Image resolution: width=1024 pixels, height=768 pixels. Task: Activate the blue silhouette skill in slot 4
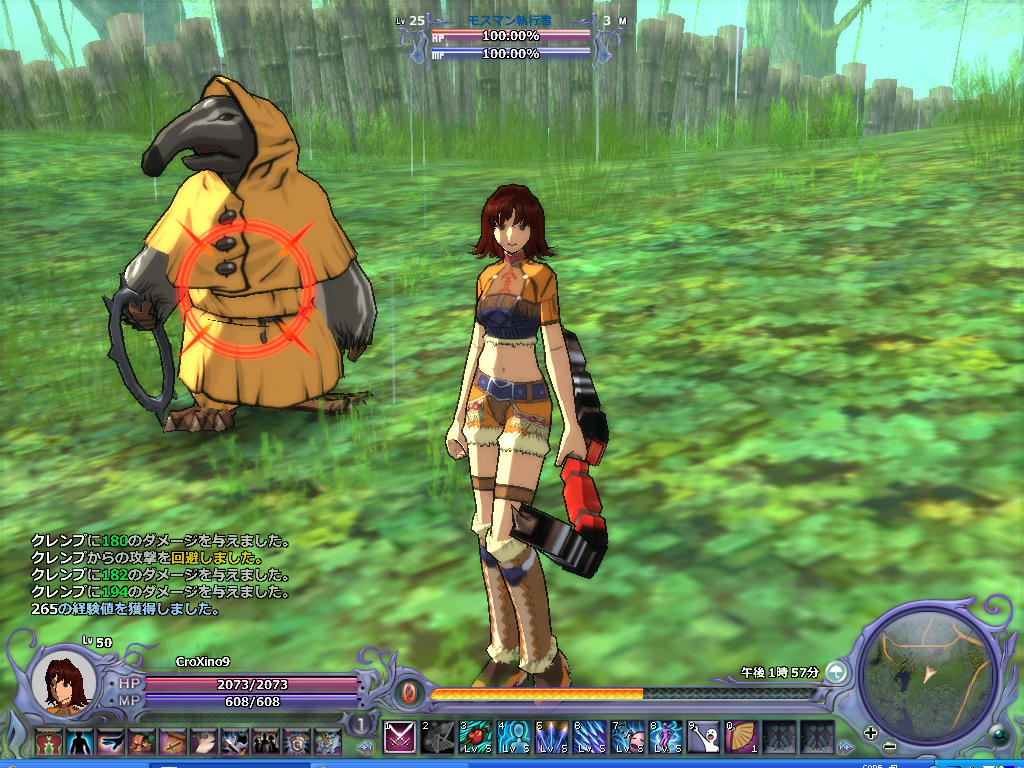[x=514, y=738]
